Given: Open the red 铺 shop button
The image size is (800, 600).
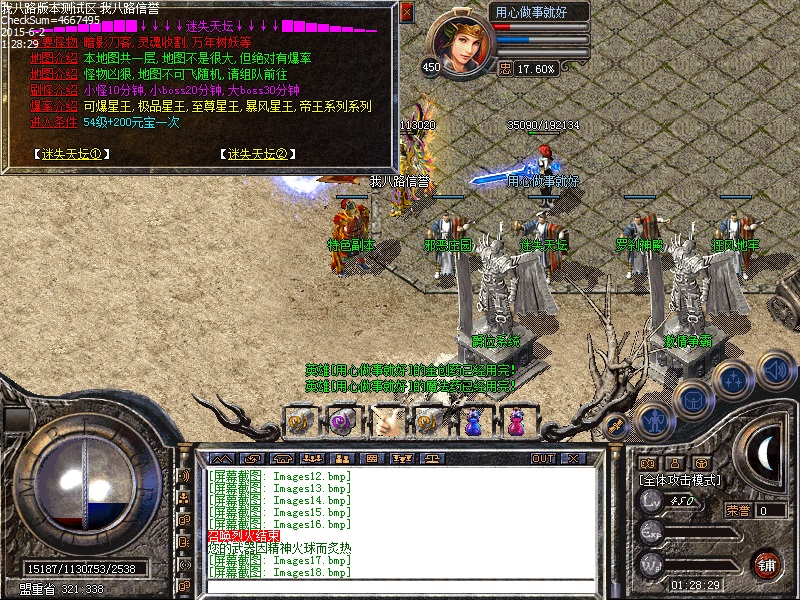Looking at the screenshot, I should pyautogui.click(x=766, y=563).
